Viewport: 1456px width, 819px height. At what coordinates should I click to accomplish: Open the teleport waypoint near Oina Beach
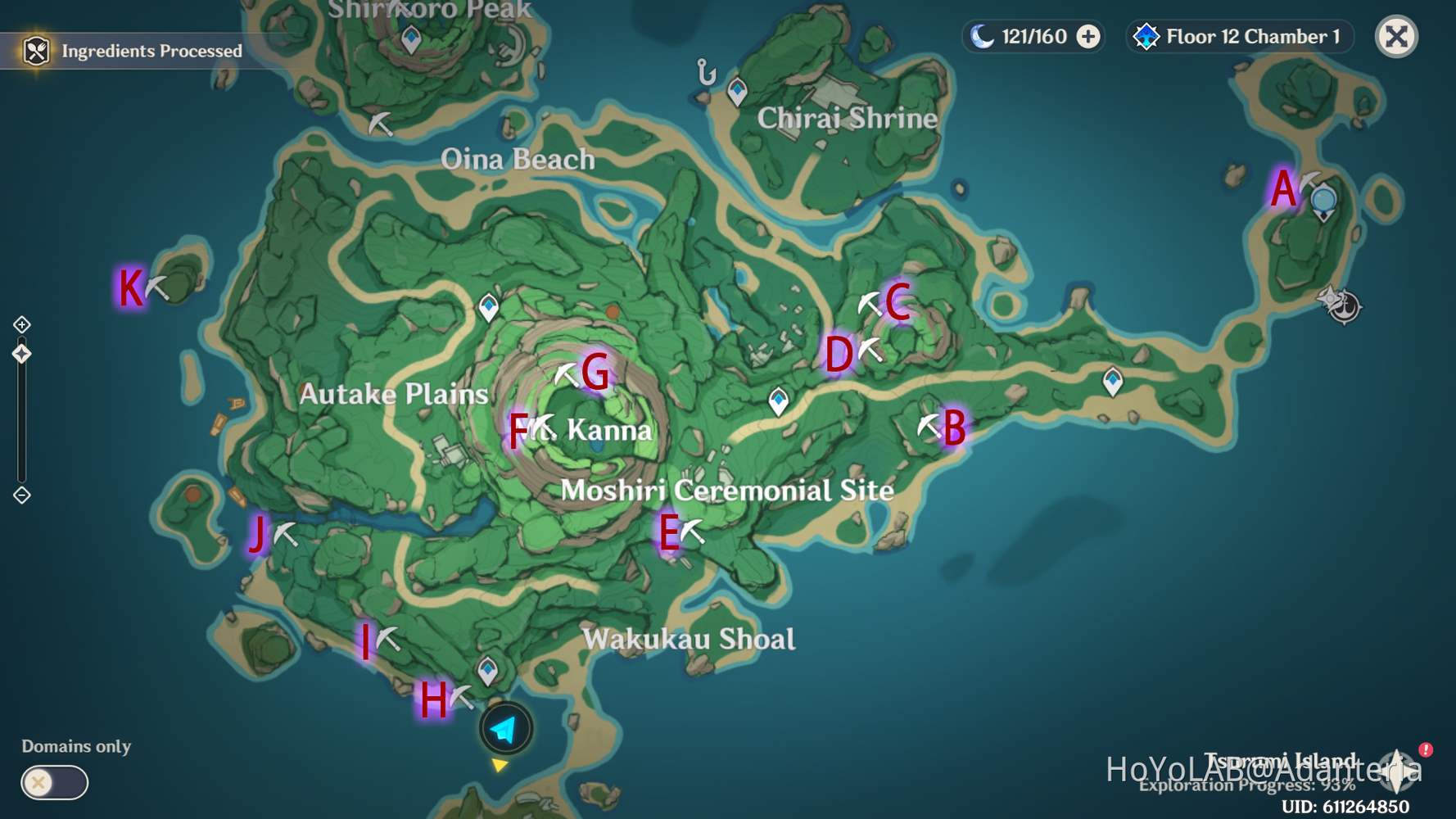490,307
